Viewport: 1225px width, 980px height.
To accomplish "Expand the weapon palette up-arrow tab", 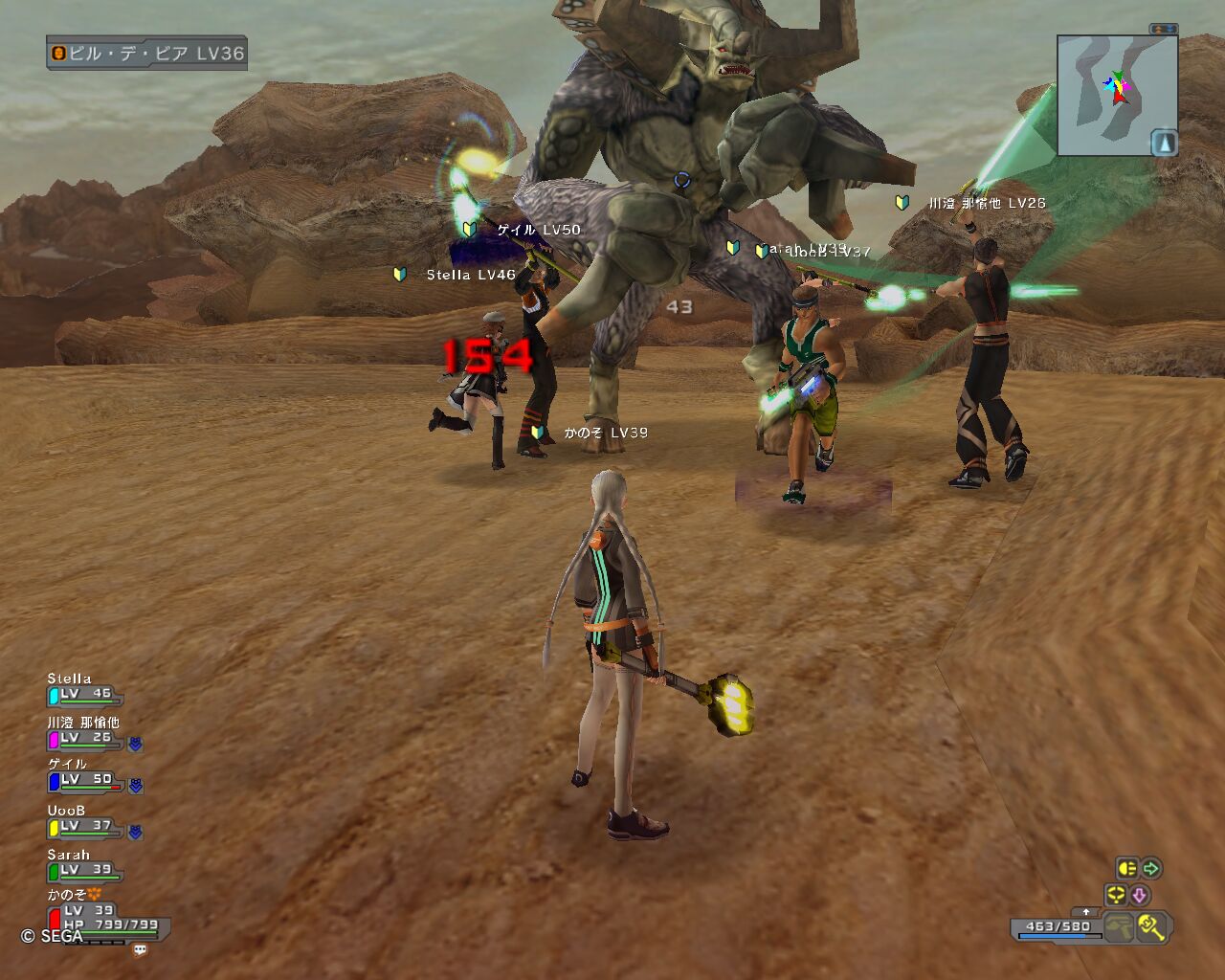I will (x=1085, y=912).
